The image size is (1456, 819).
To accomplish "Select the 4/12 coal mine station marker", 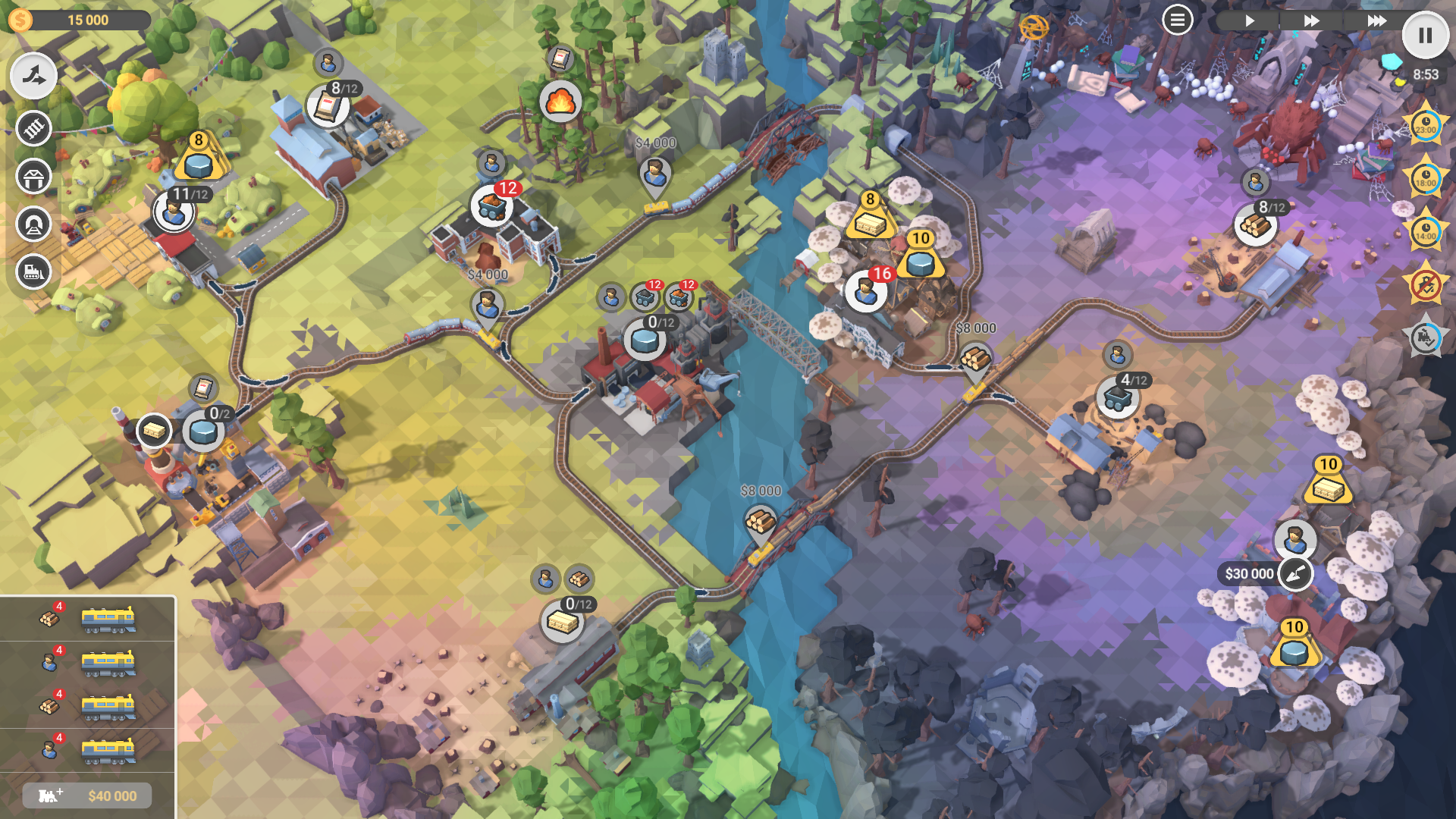I will click(x=1118, y=397).
